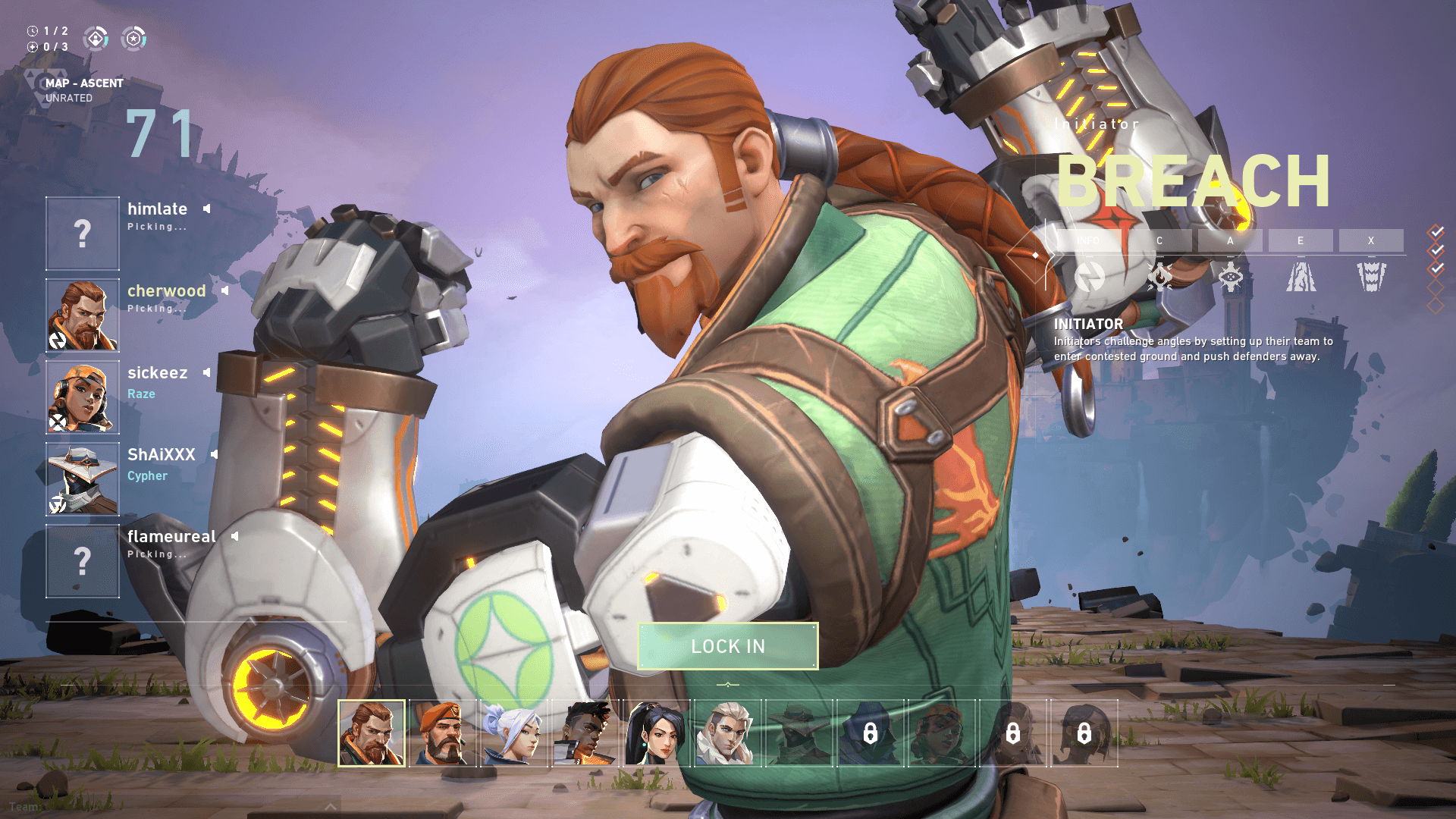The width and height of the screenshot is (1456, 819).
Task: Click the highlighted Breach portrait
Action: coord(372,733)
